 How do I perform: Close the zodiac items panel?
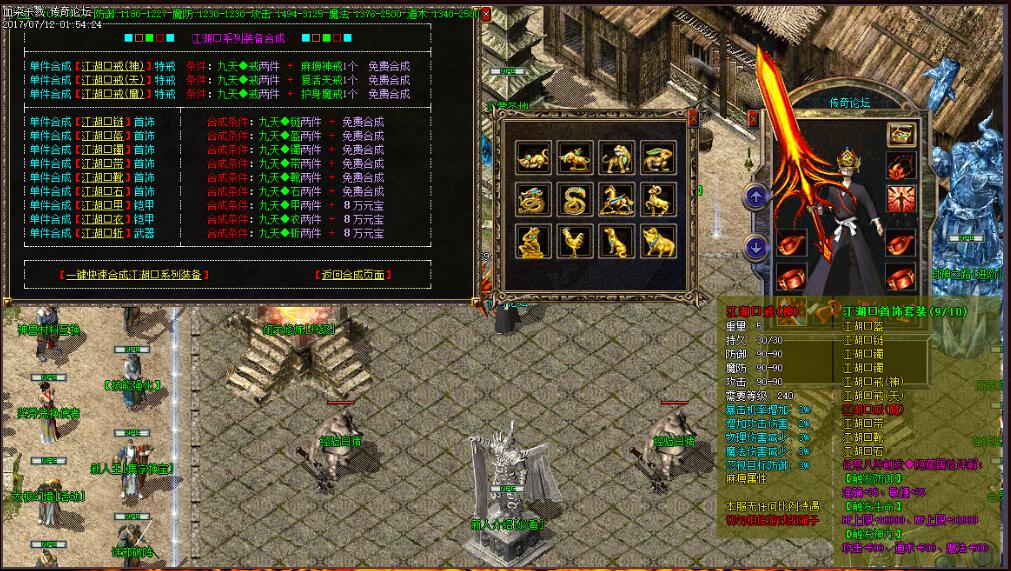point(694,117)
